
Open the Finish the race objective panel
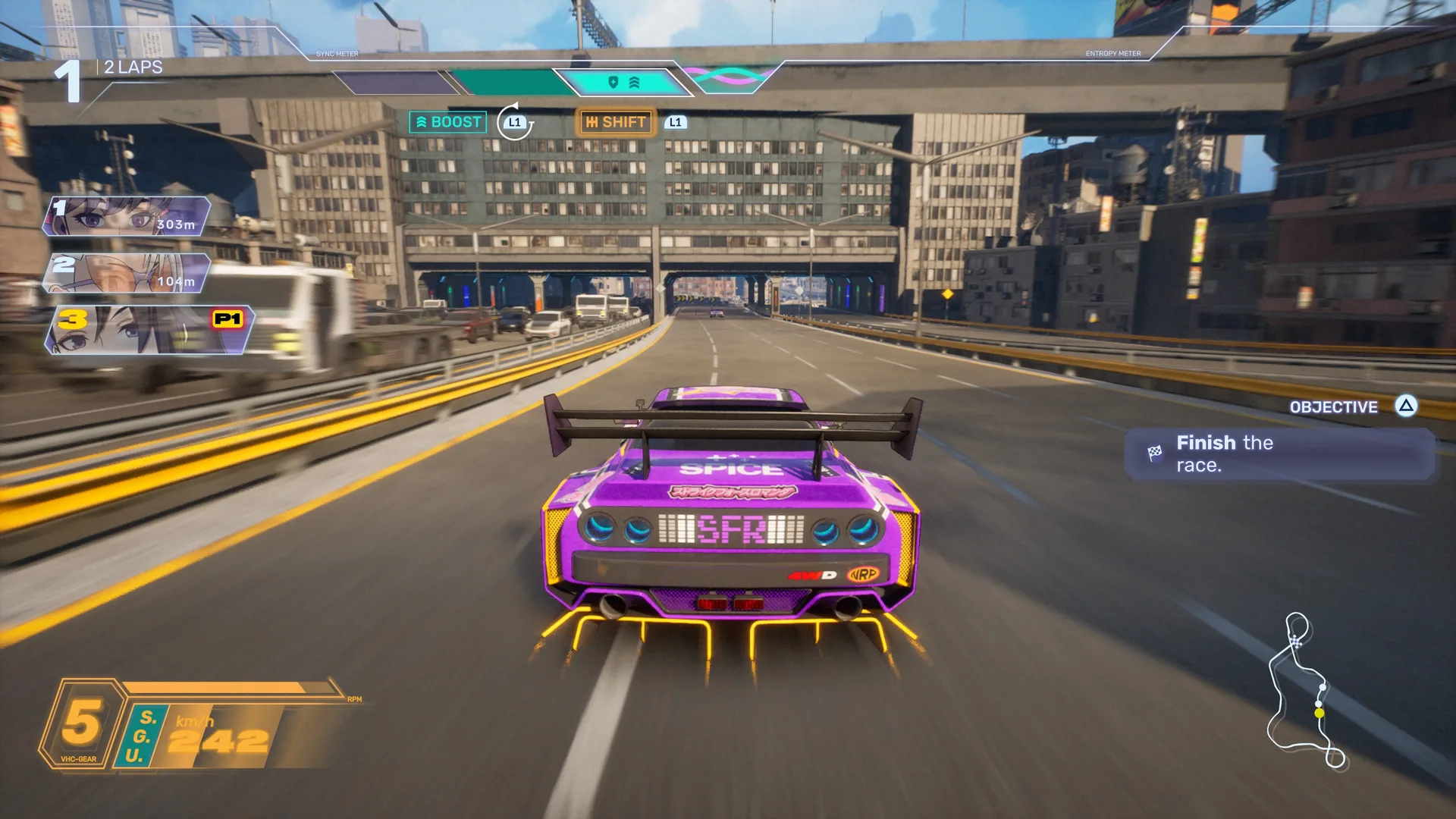[x=1279, y=454]
